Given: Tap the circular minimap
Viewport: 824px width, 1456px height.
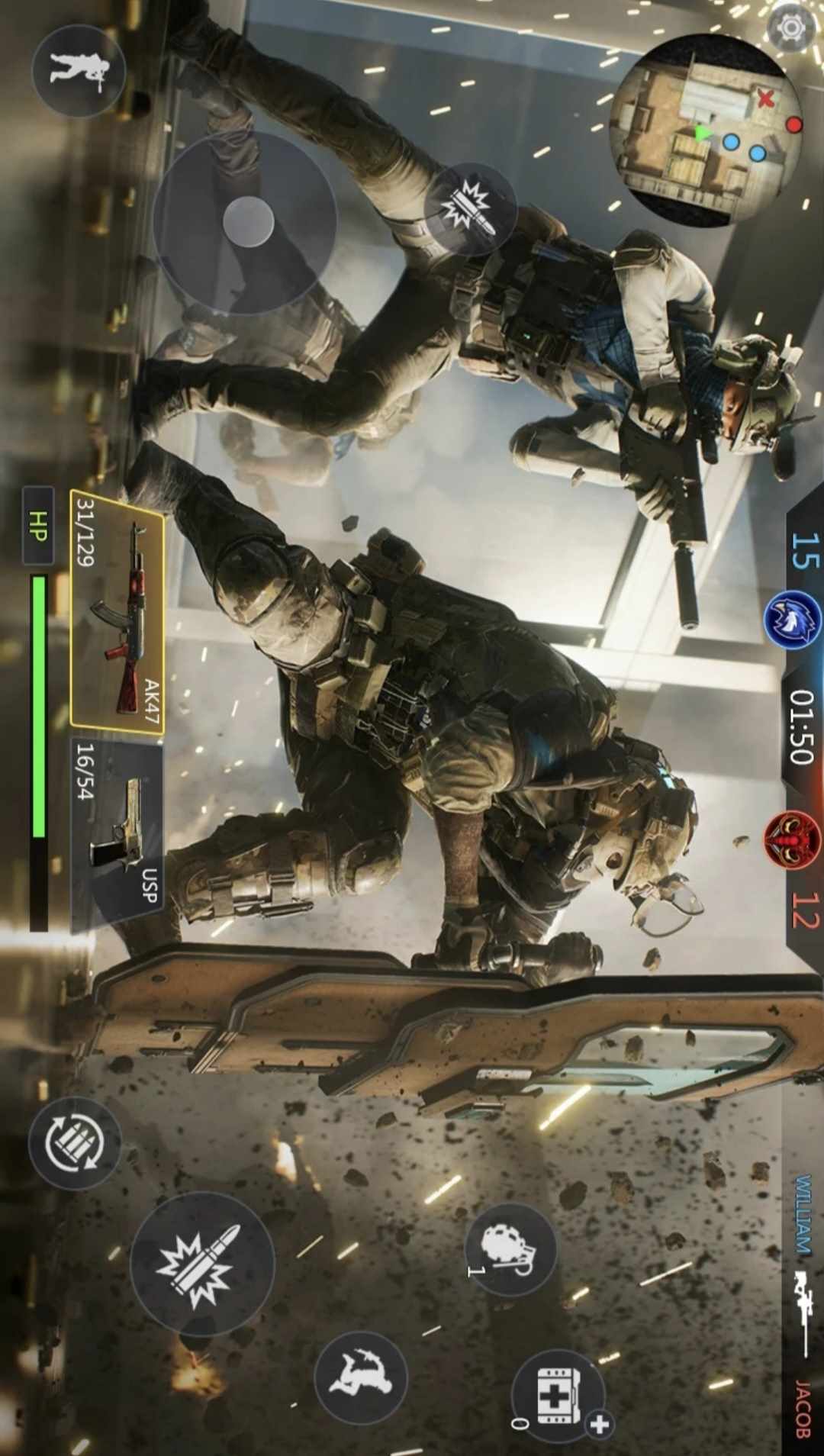Looking at the screenshot, I should pos(706,130).
